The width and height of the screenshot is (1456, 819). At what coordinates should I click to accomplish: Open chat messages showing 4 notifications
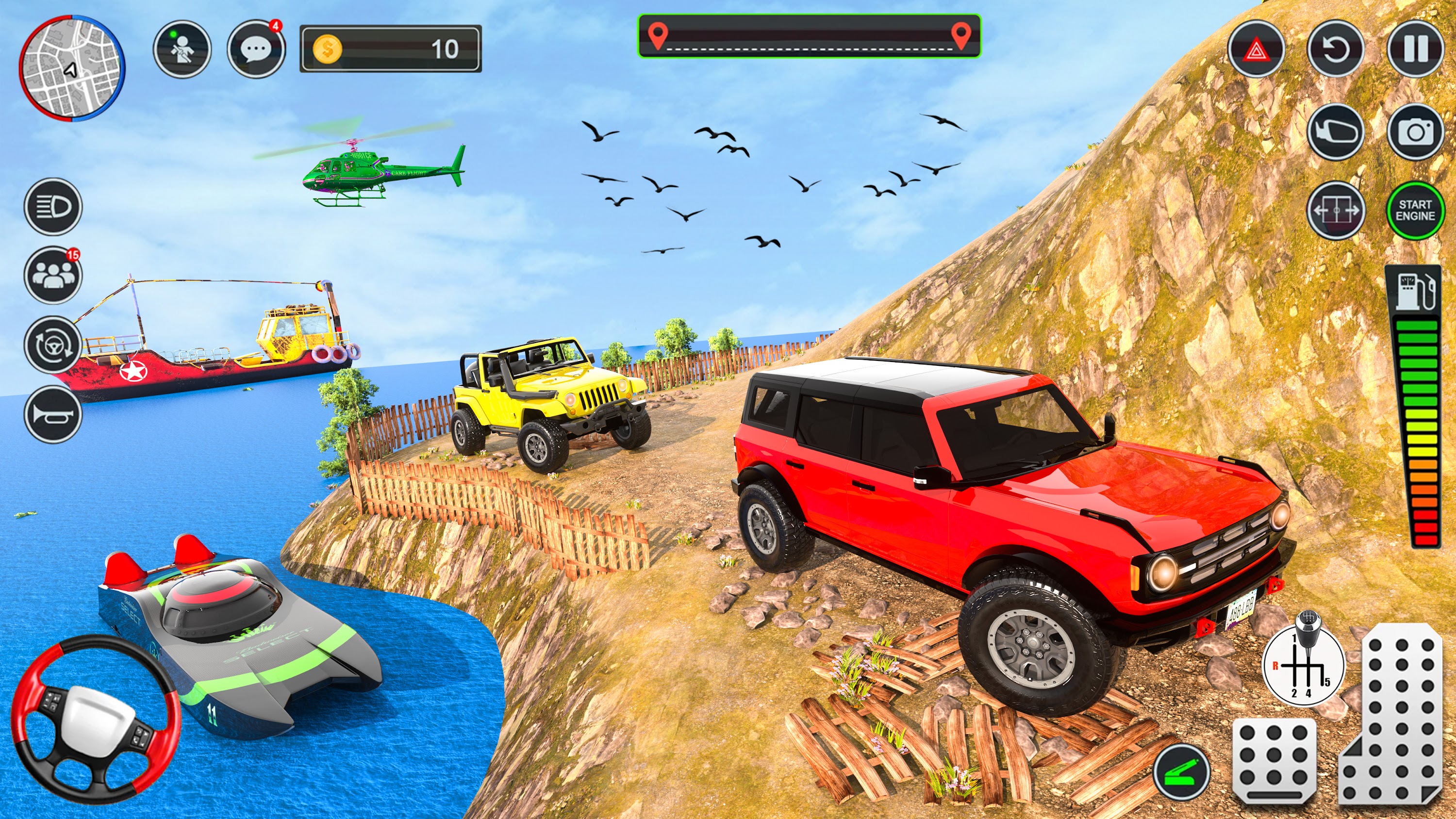tap(257, 48)
